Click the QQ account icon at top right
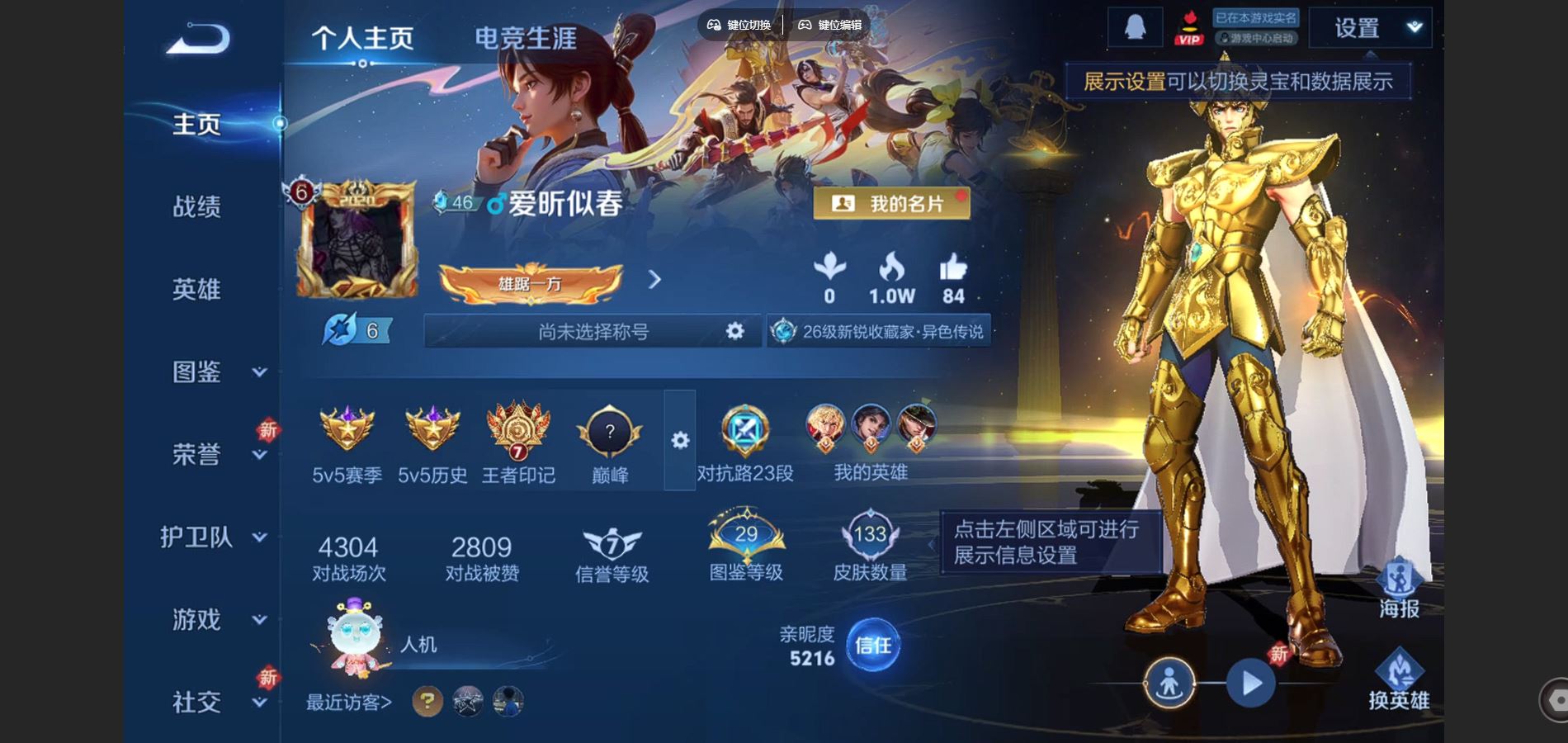Viewport: 1568px width, 743px height. pyautogui.click(x=1136, y=25)
